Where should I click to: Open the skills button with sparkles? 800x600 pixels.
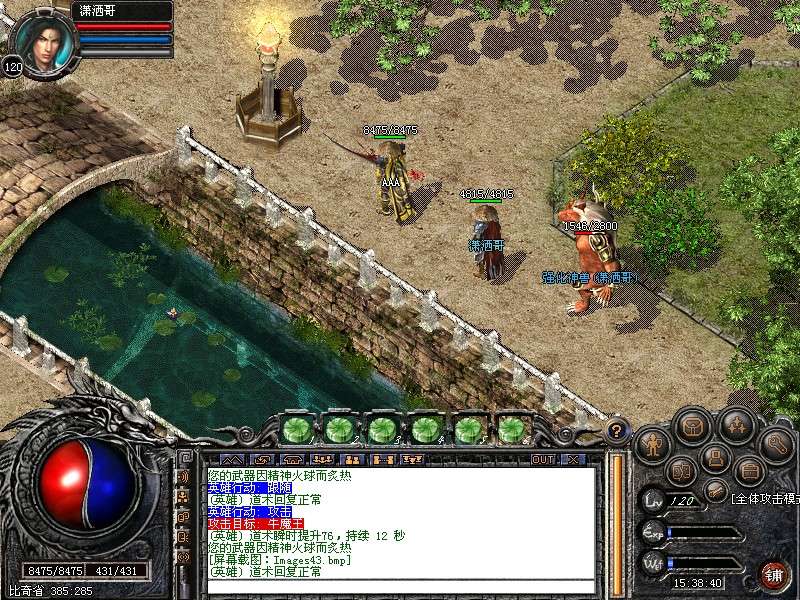(x=737, y=425)
